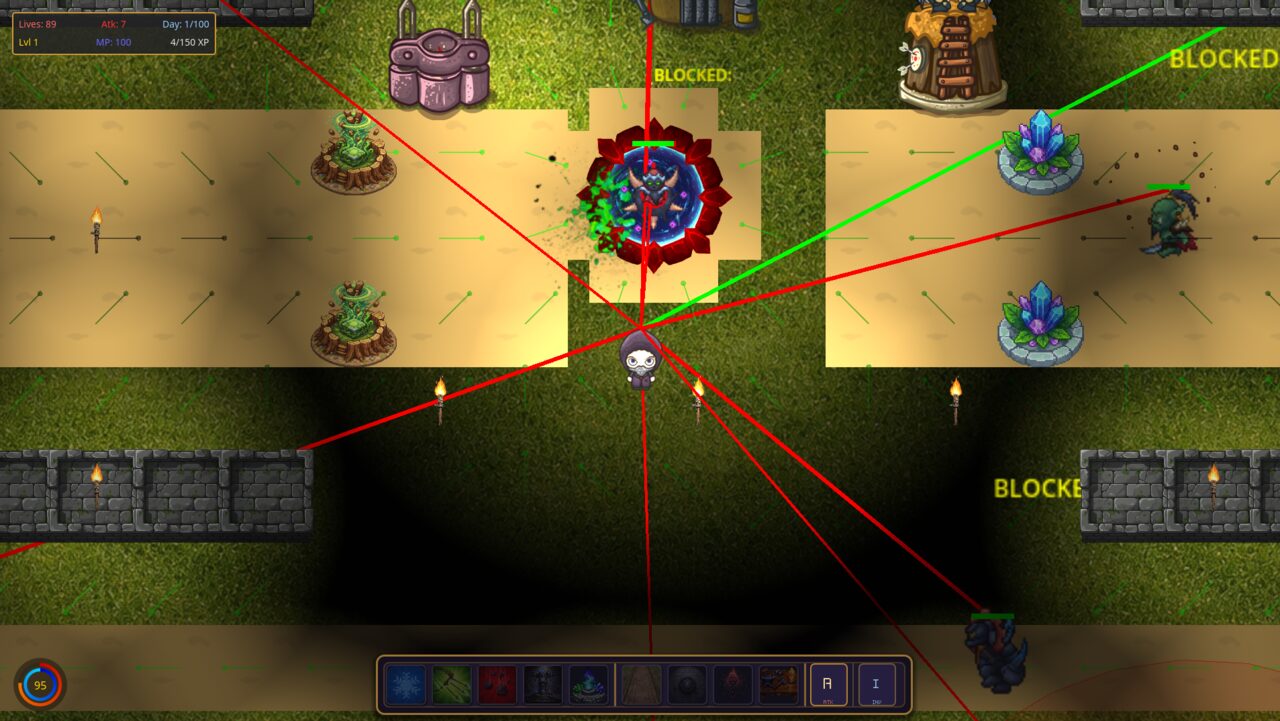The width and height of the screenshot is (1280, 721).
Task: Select the upper blue crystal tower
Action: 1040,155
